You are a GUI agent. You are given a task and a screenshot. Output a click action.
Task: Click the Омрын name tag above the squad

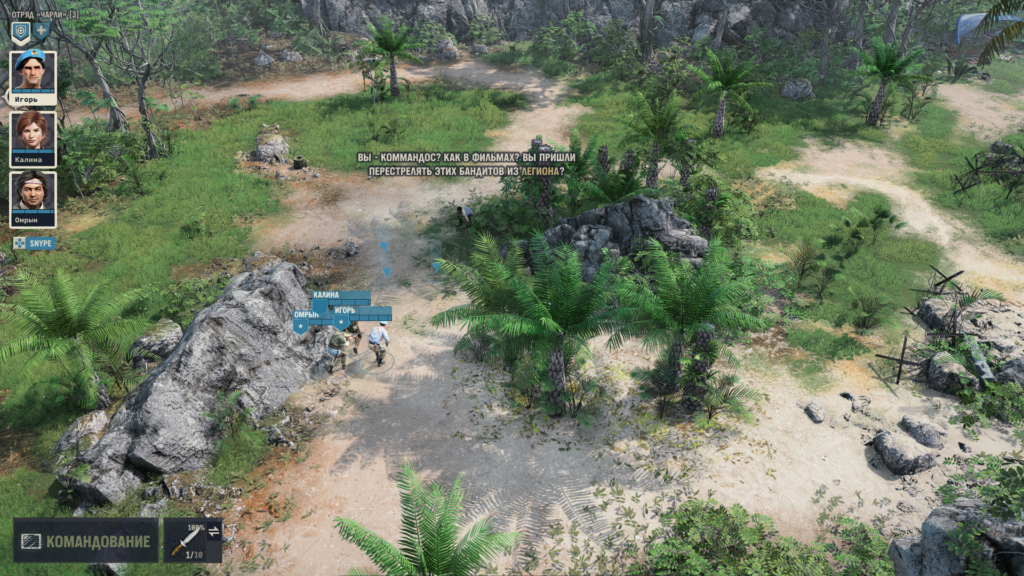pos(307,315)
